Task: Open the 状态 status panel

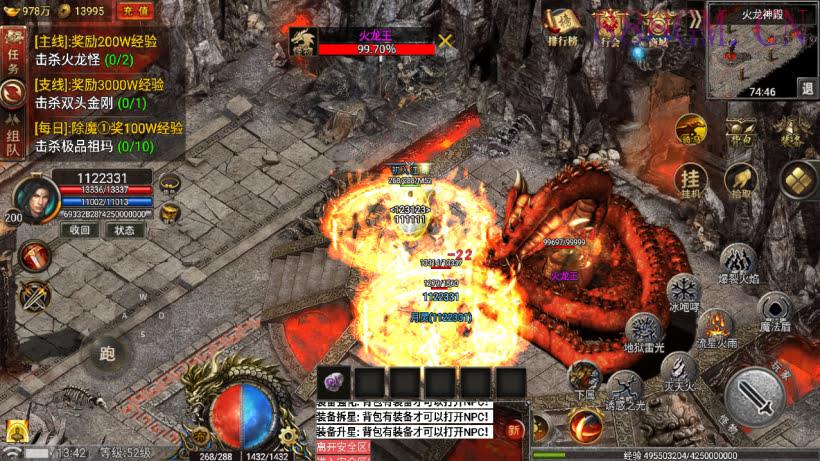Action: (x=124, y=229)
